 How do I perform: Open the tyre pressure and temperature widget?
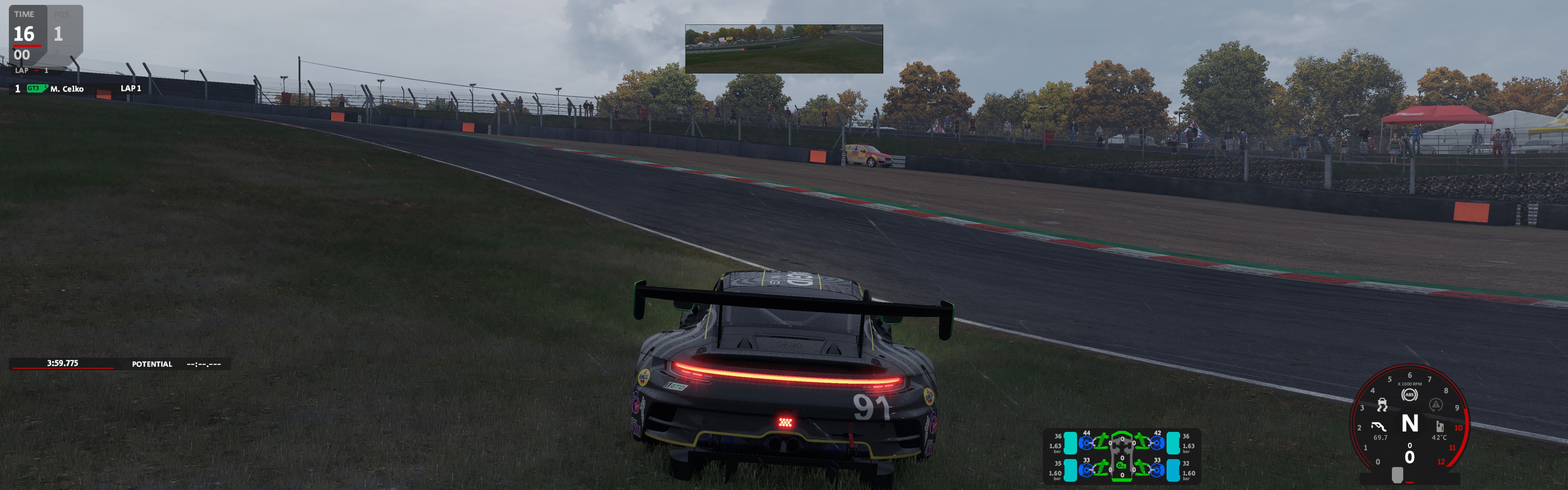pos(1121,455)
